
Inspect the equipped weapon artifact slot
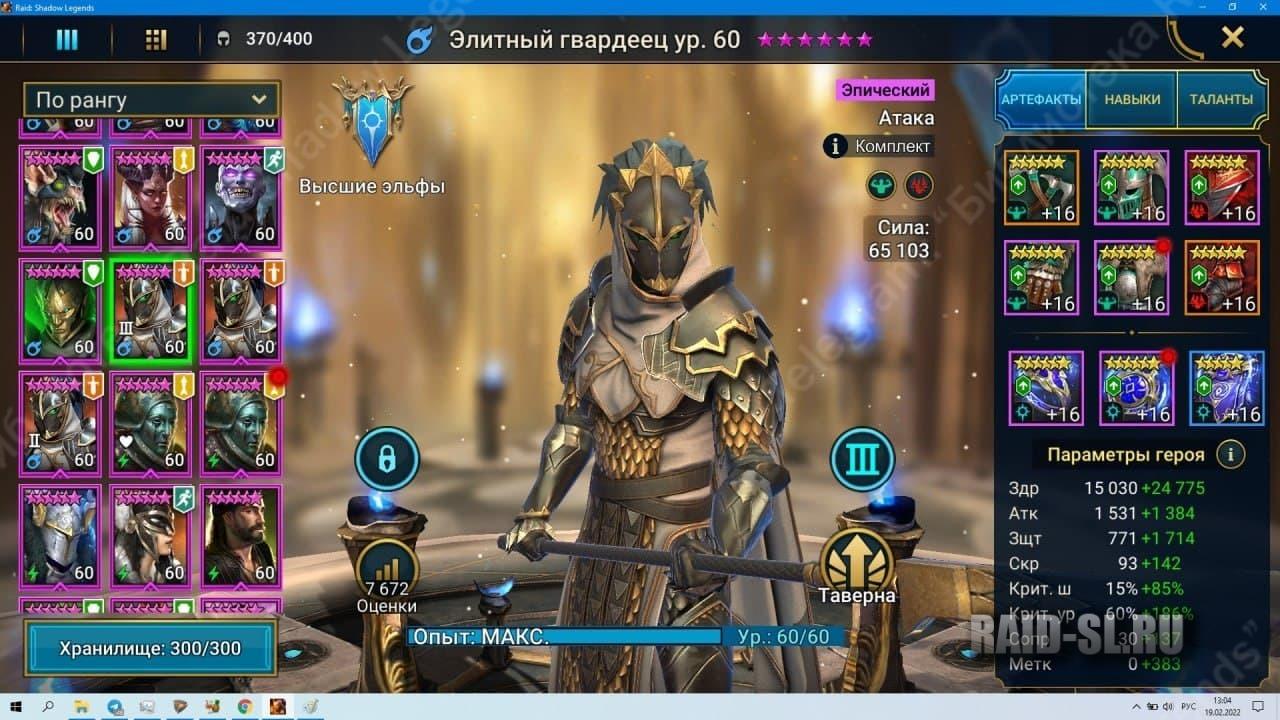pyautogui.click(x=1041, y=187)
